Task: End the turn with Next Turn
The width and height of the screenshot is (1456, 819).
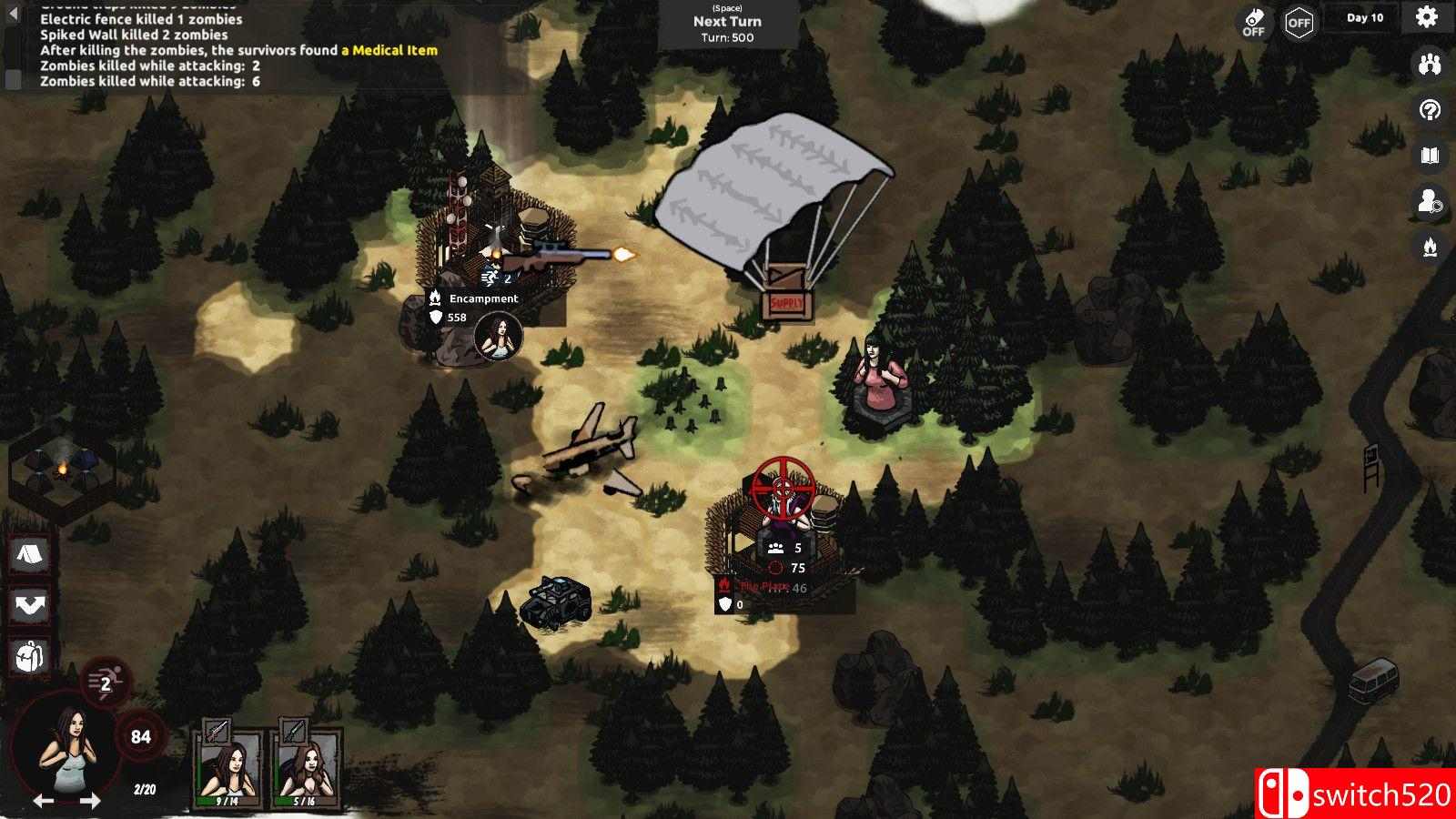Action: (727, 23)
